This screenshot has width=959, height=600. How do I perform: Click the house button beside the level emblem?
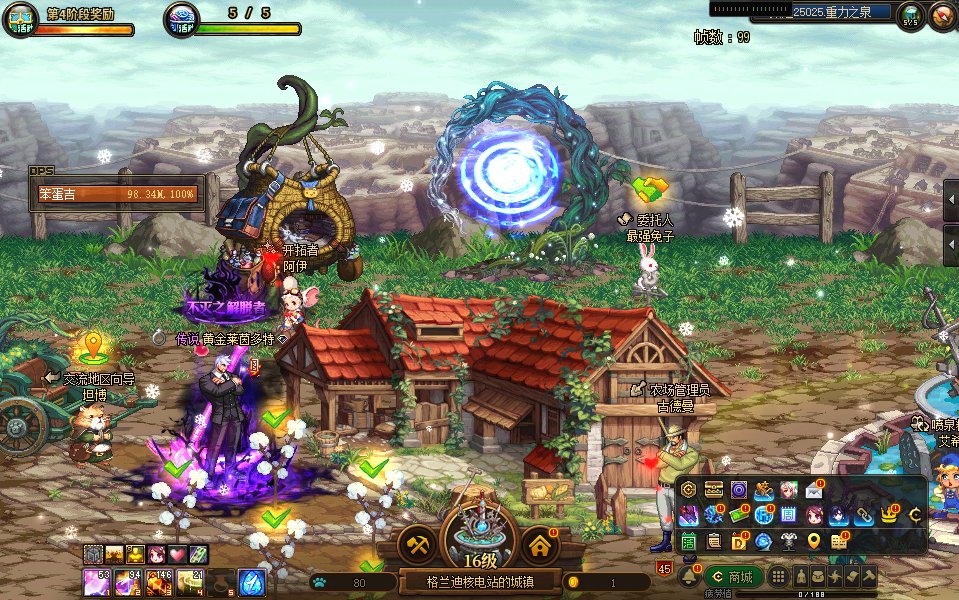[540, 545]
